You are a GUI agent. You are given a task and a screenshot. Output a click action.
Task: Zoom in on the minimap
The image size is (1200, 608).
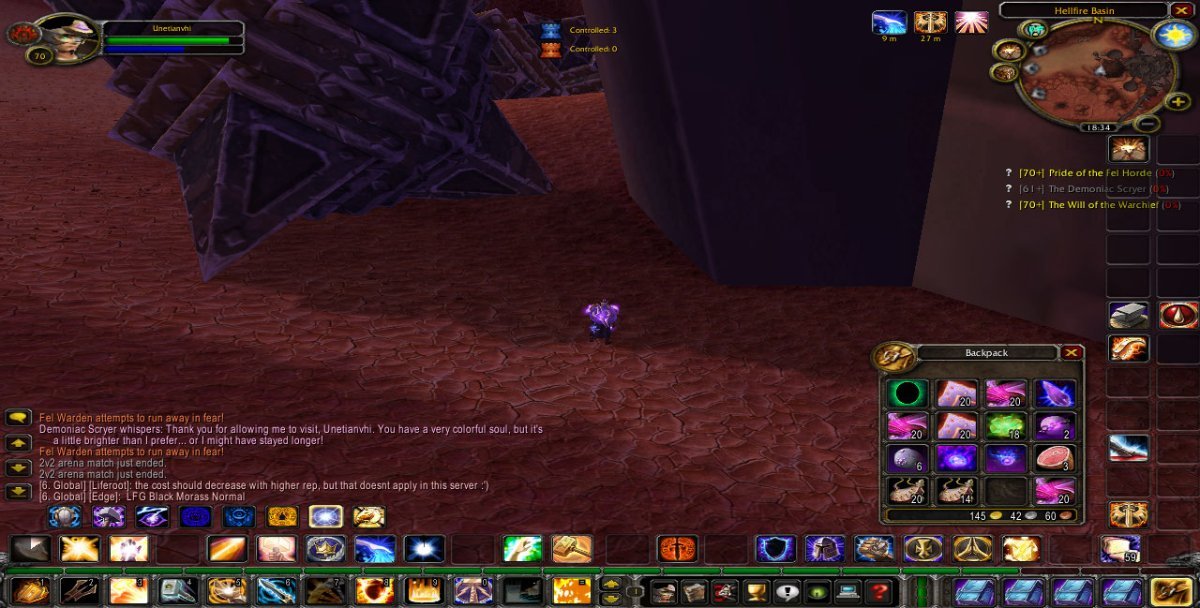(x=1178, y=101)
